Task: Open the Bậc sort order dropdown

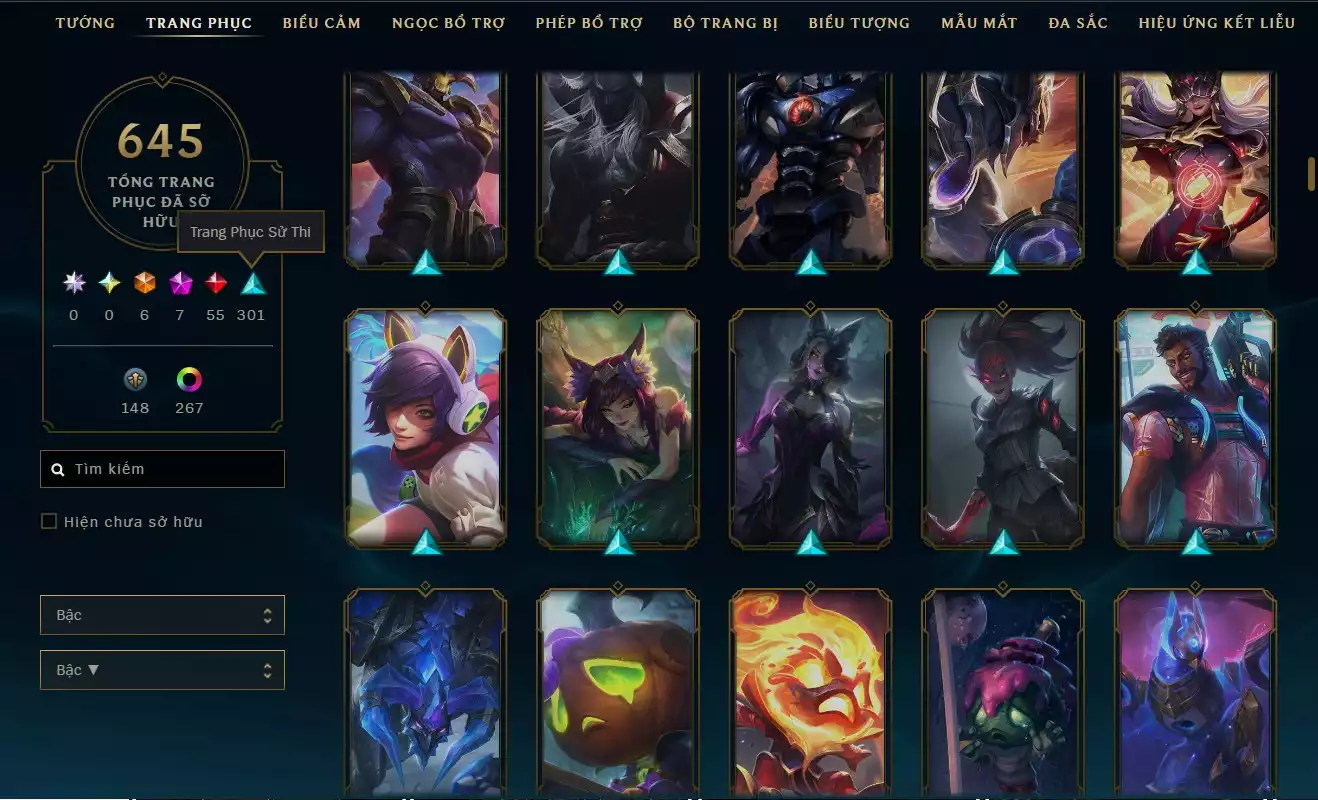Action: tap(162, 669)
